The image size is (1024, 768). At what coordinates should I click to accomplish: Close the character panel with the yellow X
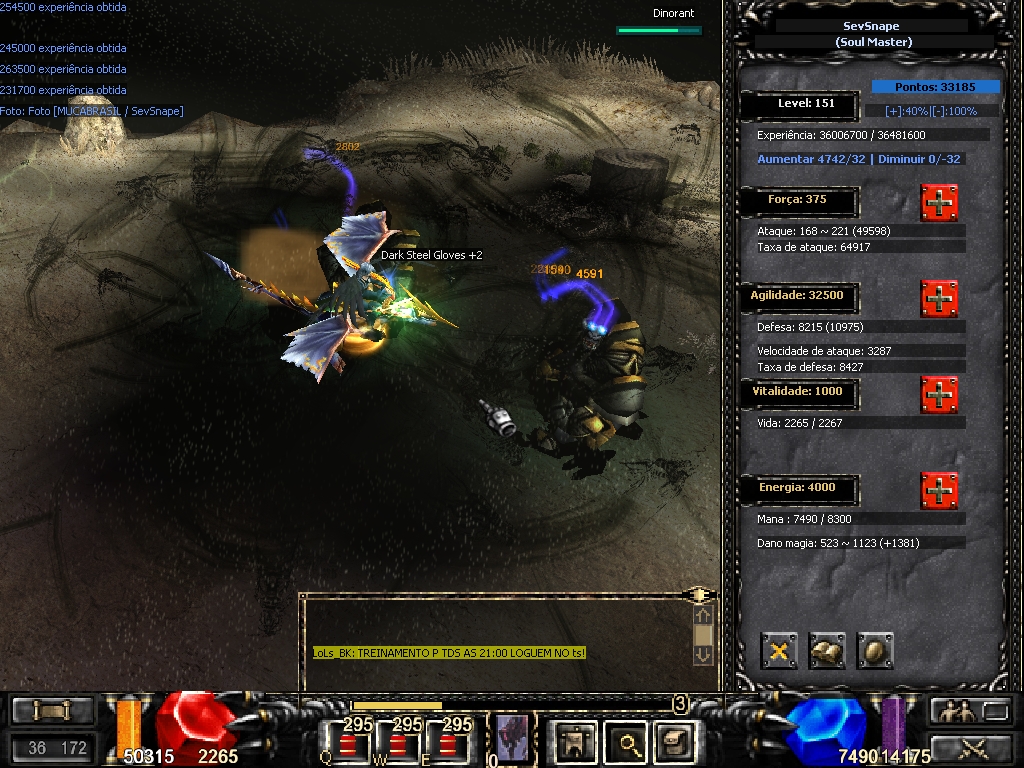[x=779, y=650]
